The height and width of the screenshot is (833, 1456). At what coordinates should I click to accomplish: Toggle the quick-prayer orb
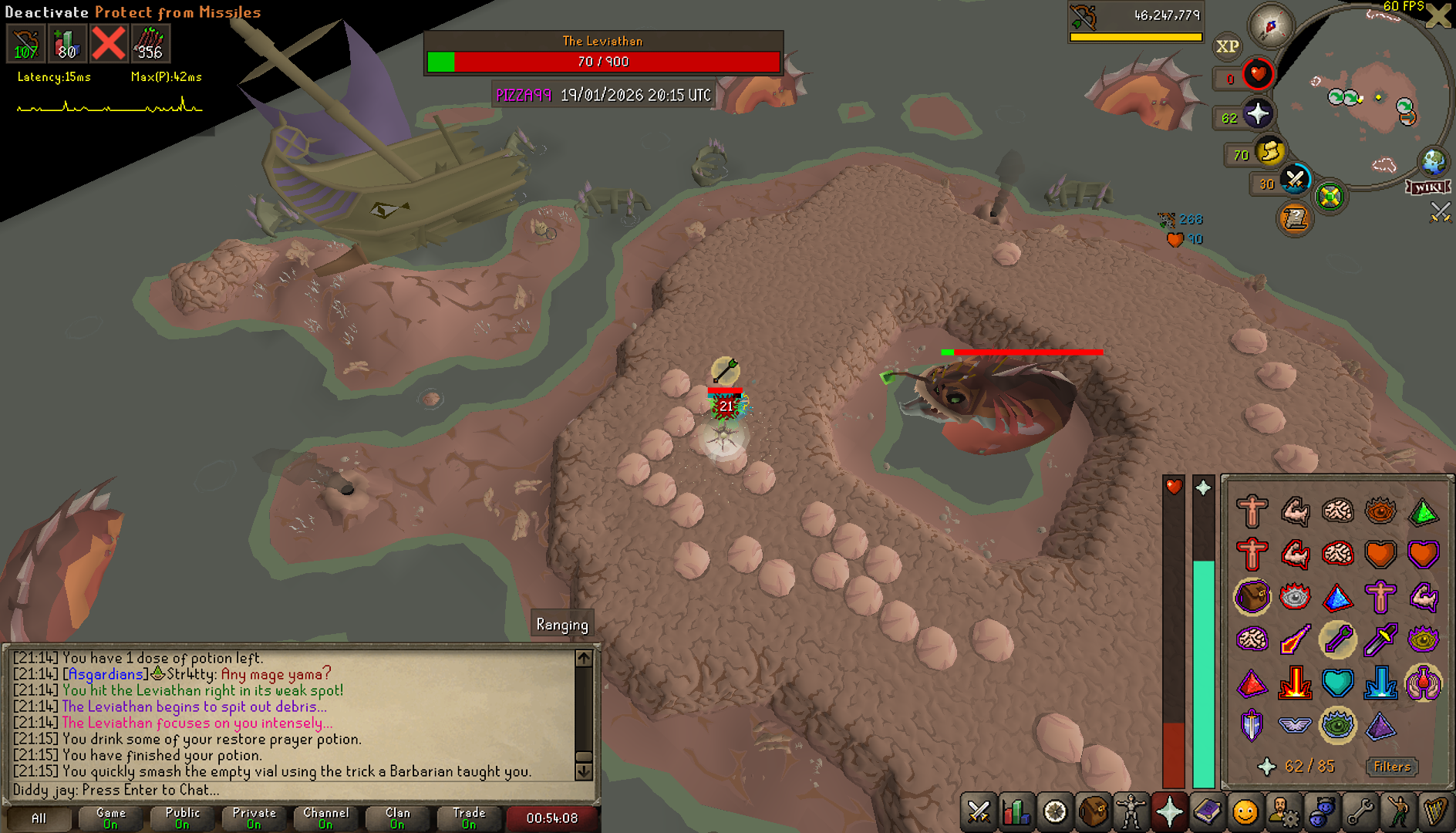1257,115
